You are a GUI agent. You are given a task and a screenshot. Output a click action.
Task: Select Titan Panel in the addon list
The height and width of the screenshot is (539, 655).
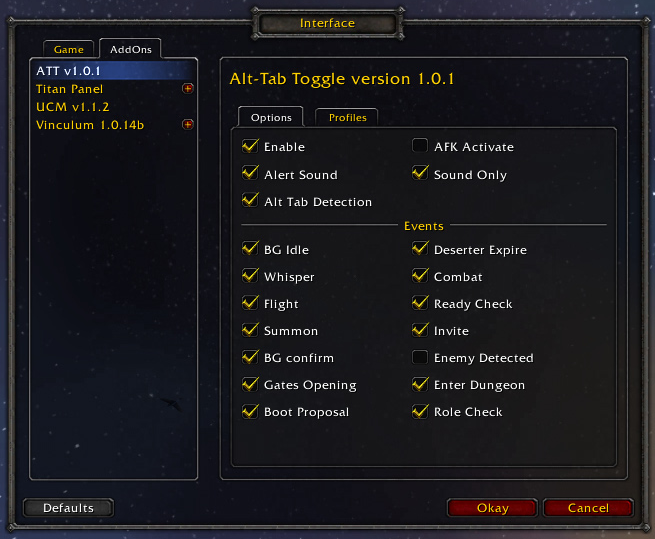pos(69,89)
